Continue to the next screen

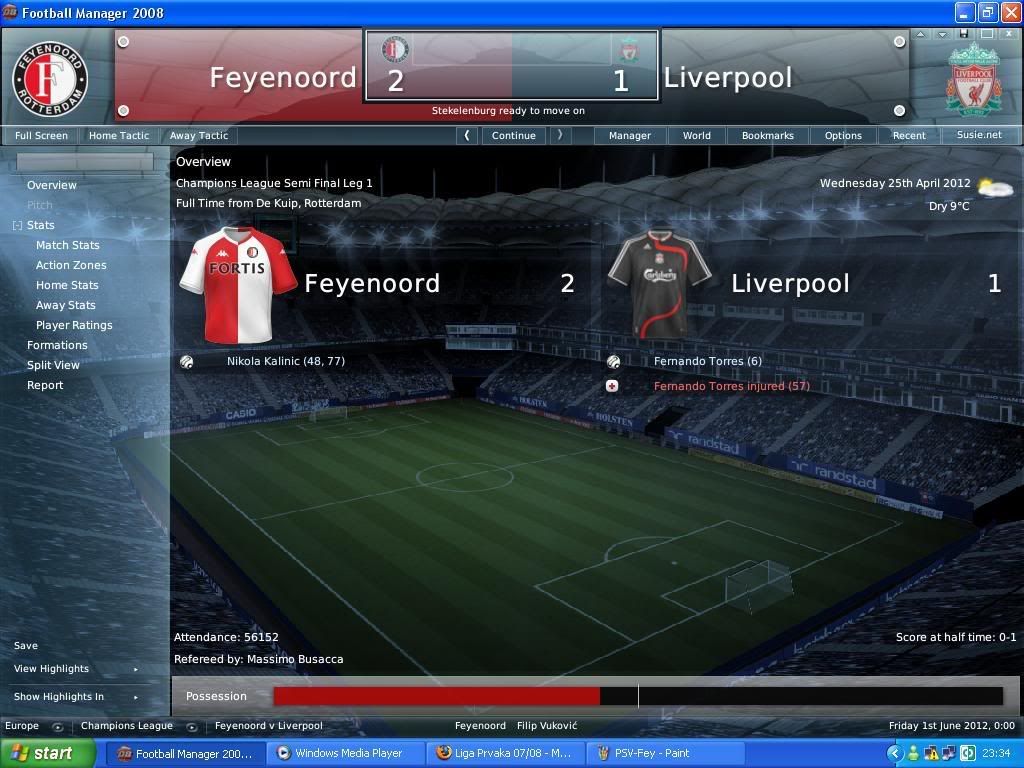[513, 135]
